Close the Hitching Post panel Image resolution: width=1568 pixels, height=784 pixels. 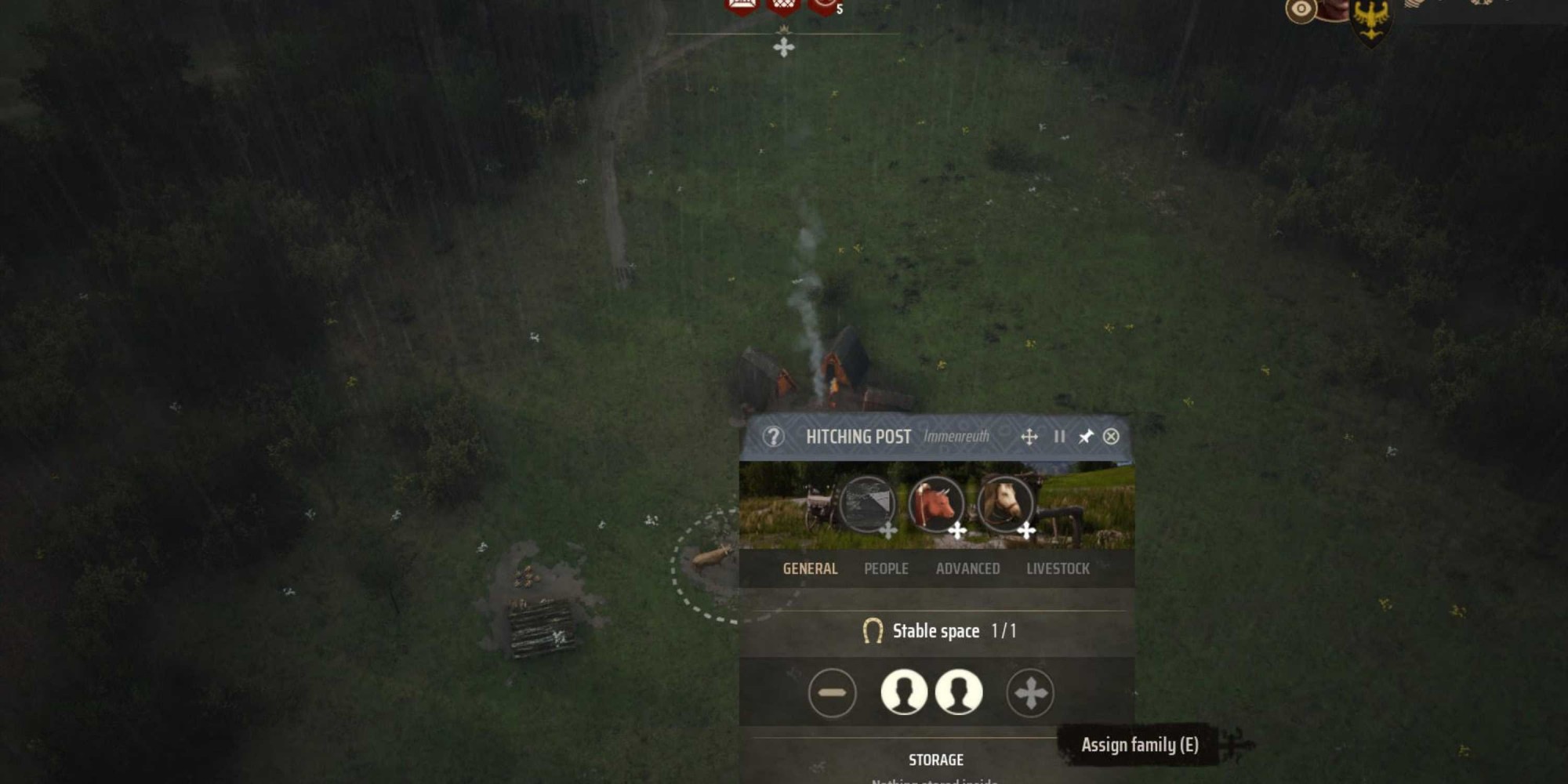(1111, 437)
